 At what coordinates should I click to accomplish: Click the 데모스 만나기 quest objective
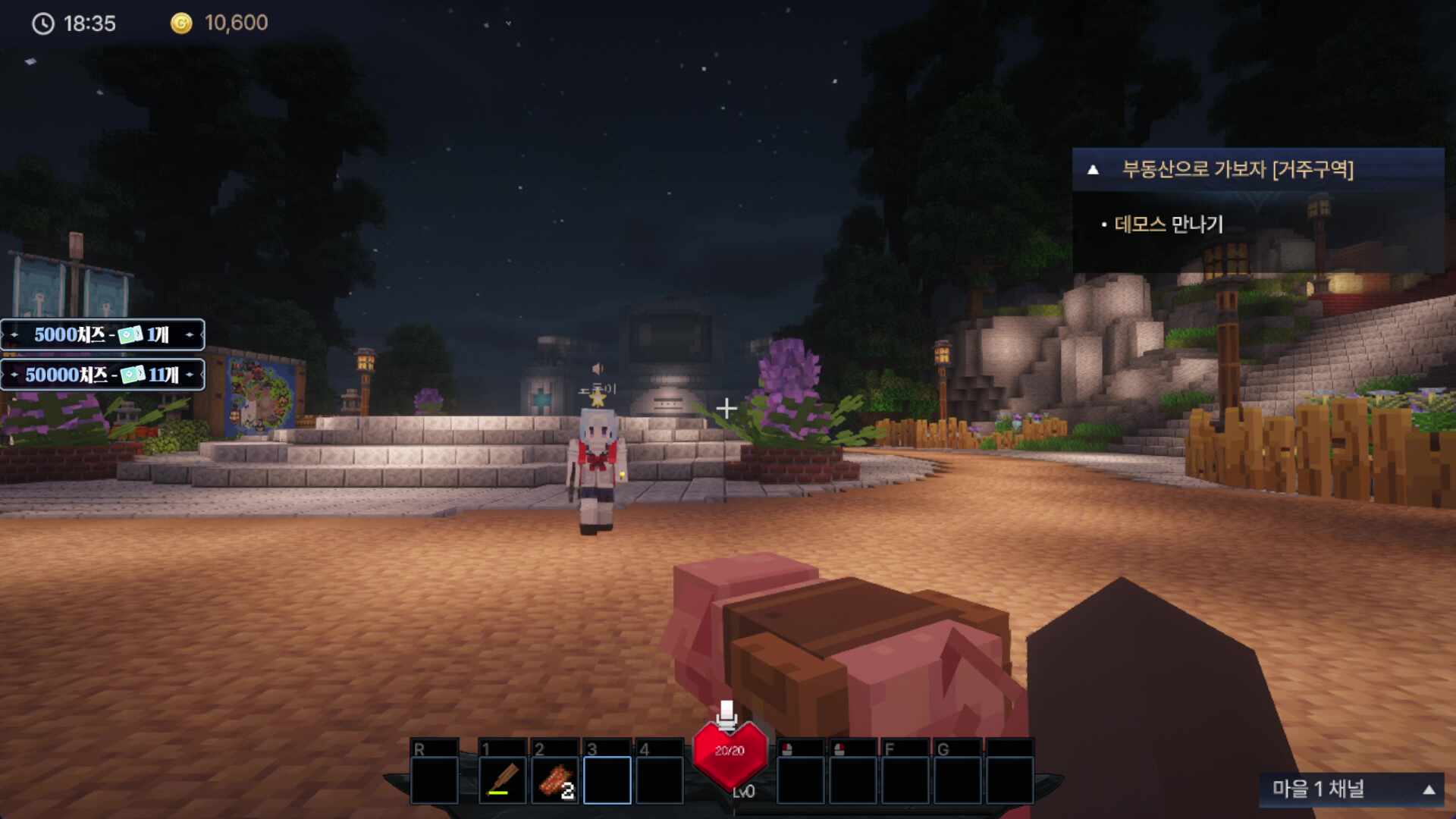pyautogui.click(x=1168, y=224)
